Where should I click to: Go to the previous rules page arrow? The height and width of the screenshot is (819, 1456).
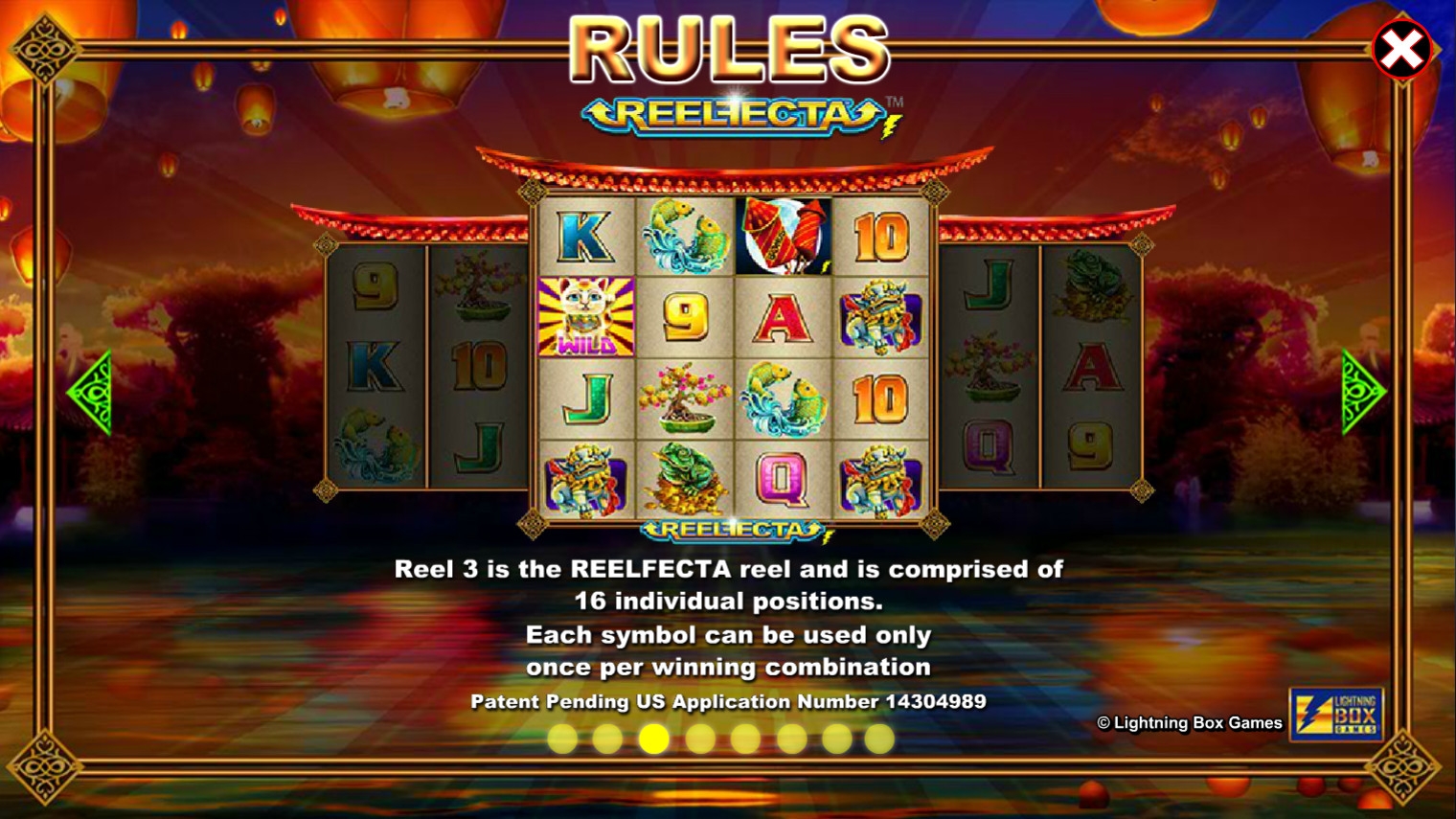tap(91, 393)
